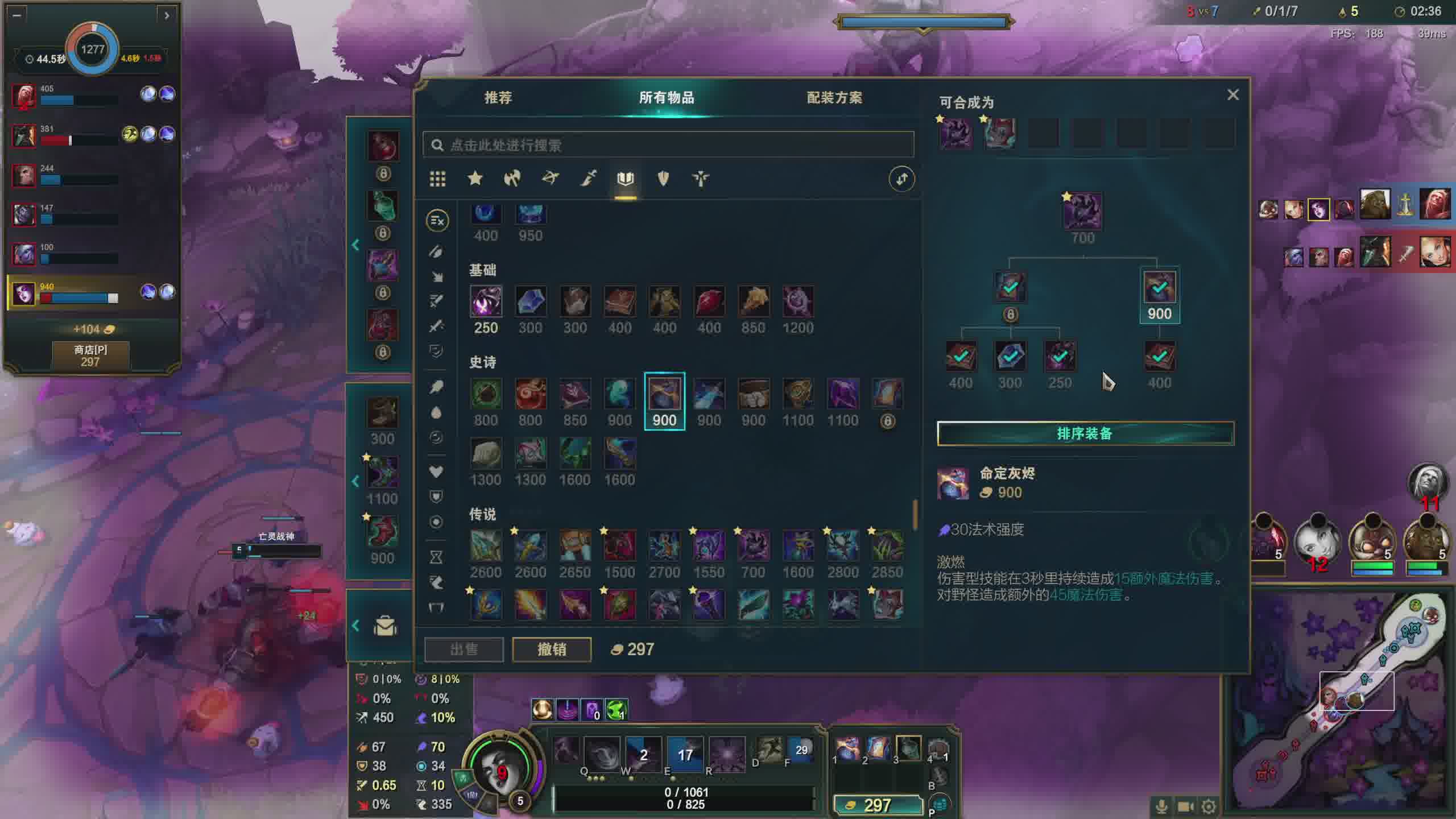Select the 1200 gold basic item
The image size is (1456, 819).
click(797, 302)
